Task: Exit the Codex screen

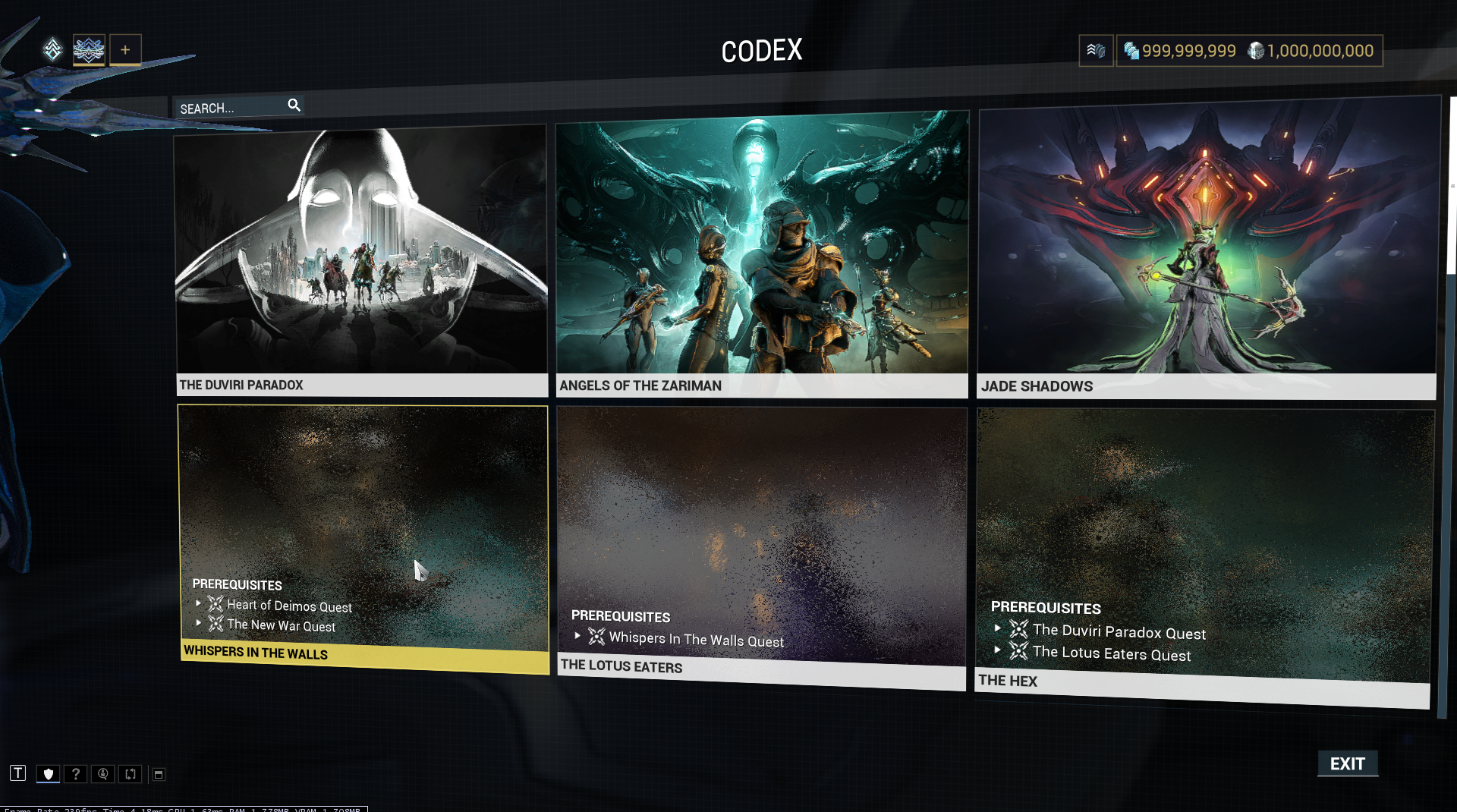Action: click(x=1347, y=763)
